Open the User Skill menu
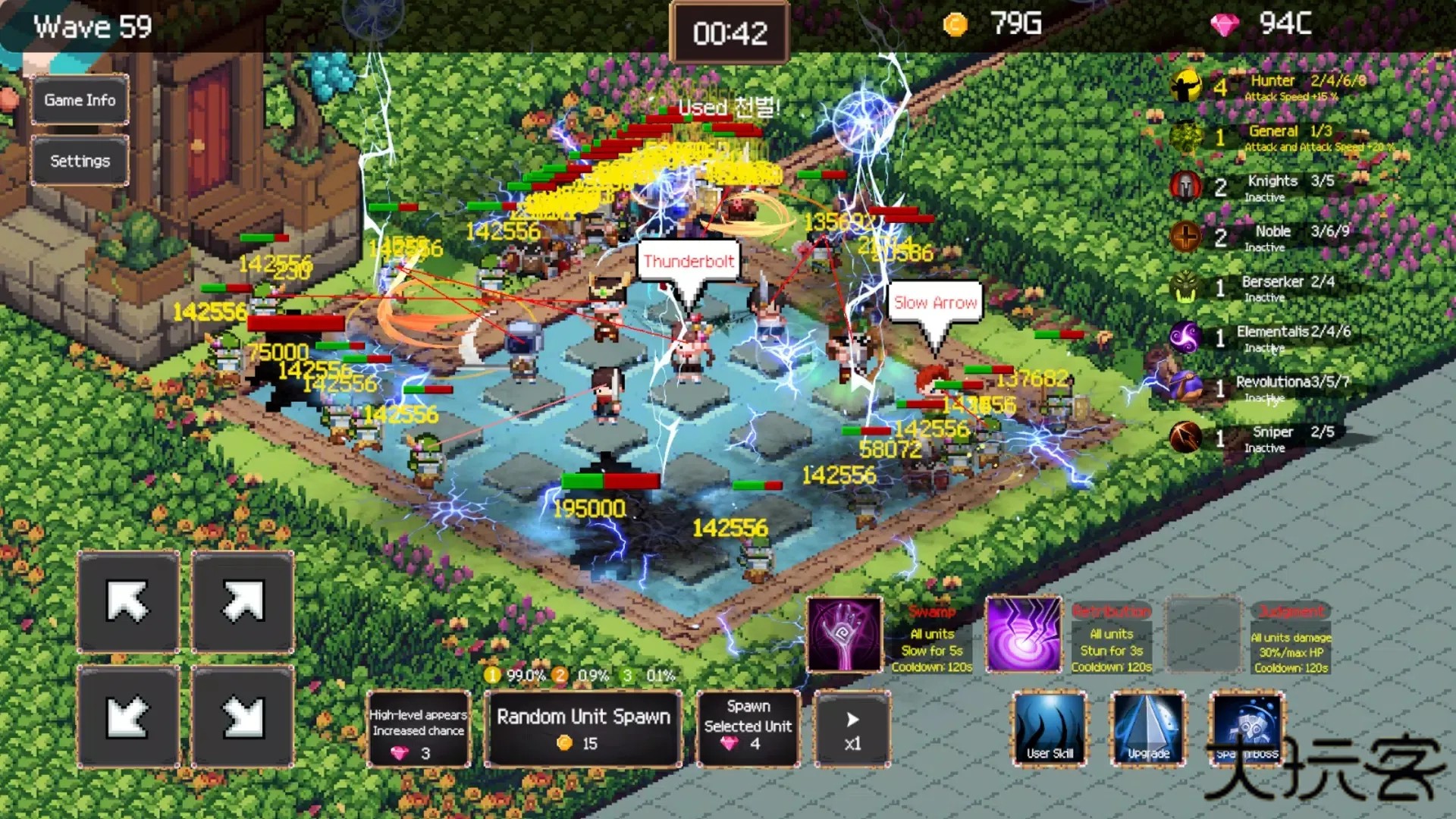The height and width of the screenshot is (819, 1456). 1050,728
